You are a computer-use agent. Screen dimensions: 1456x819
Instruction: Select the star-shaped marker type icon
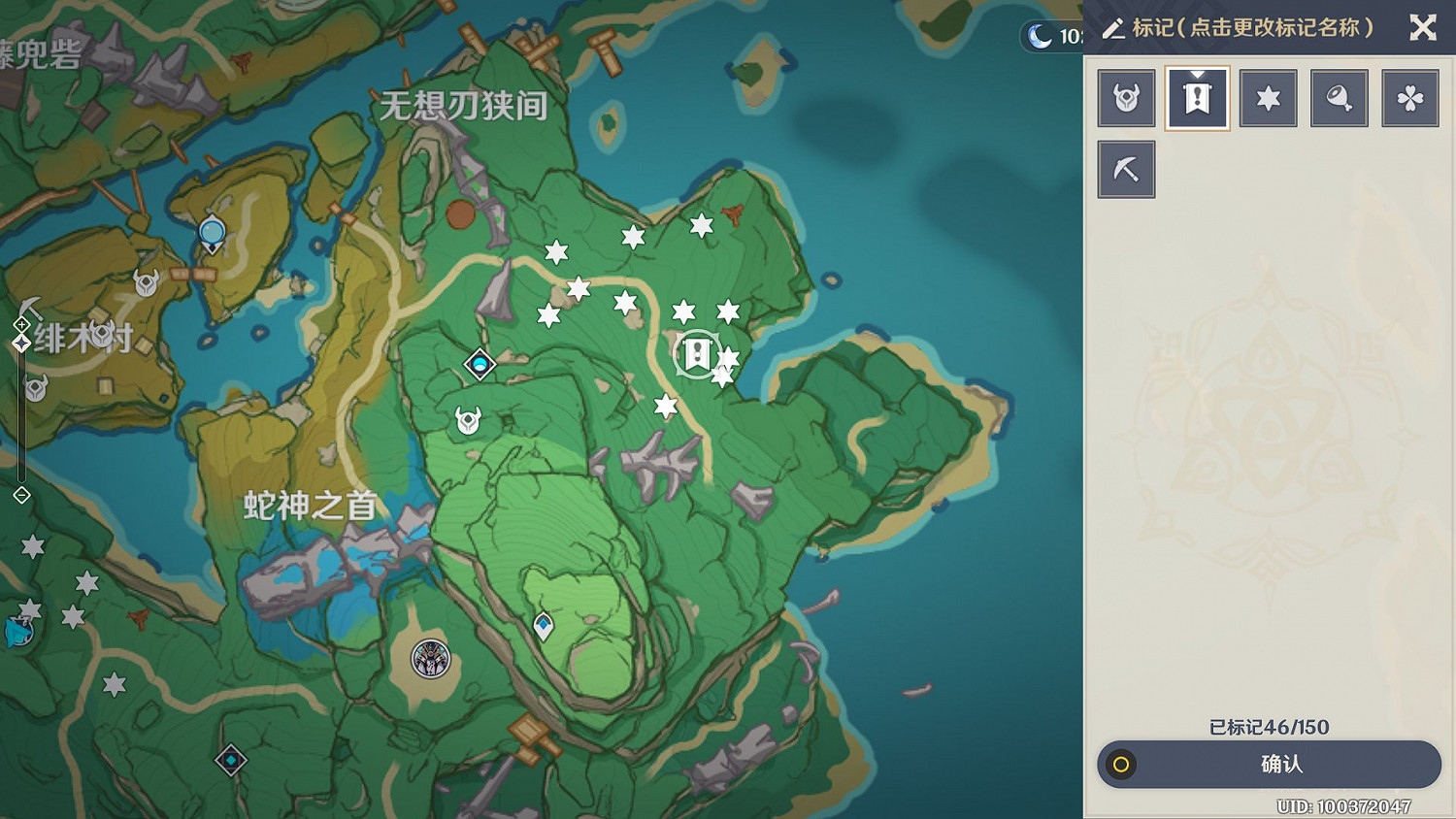pos(1268,97)
